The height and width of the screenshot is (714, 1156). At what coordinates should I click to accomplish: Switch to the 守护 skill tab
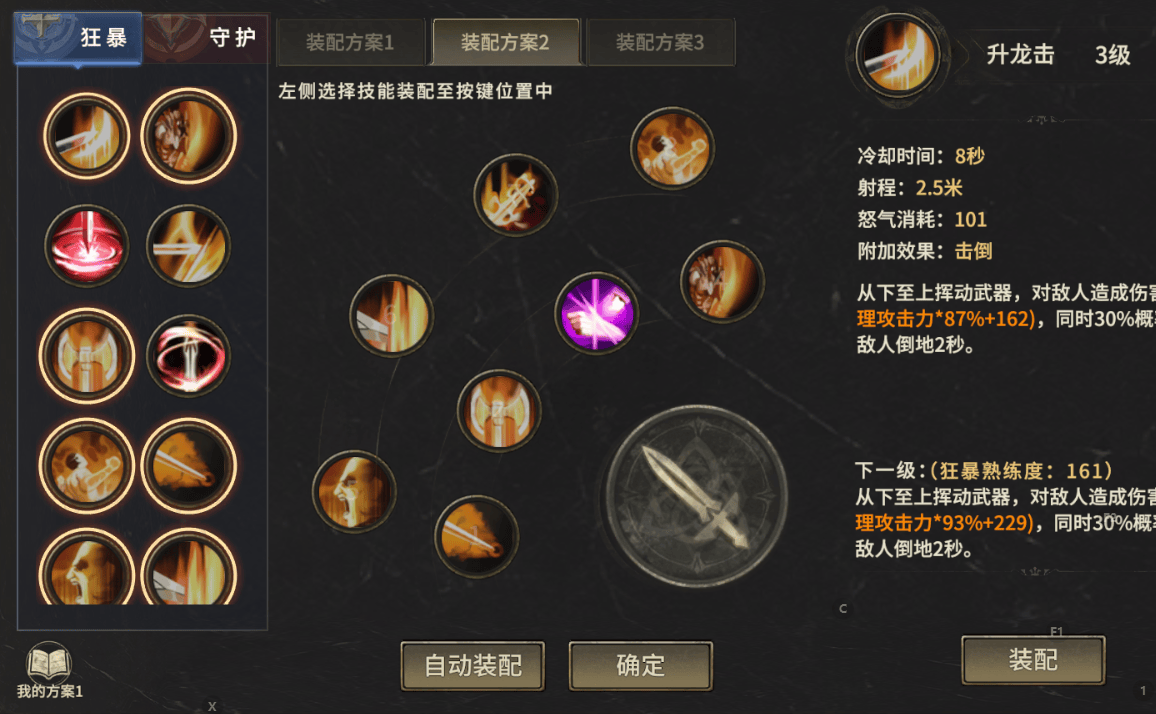(x=207, y=39)
